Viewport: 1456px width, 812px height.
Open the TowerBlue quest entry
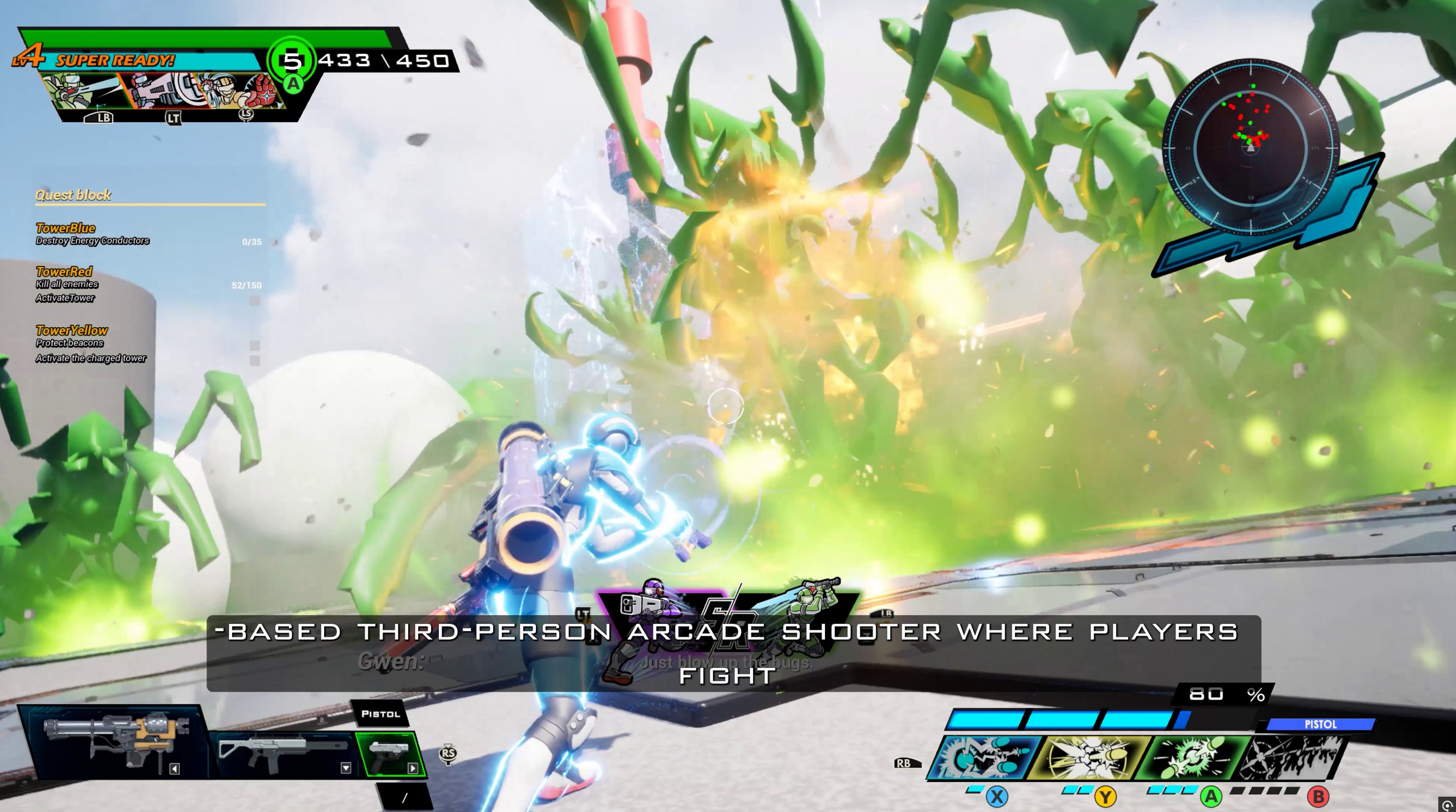66,228
